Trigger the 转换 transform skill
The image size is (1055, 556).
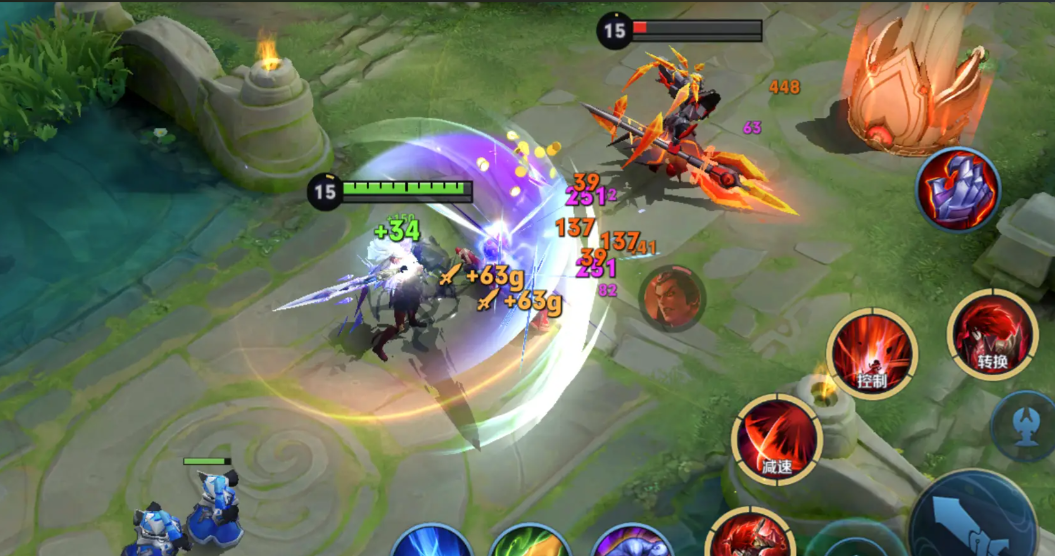pyautogui.click(x=992, y=335)
